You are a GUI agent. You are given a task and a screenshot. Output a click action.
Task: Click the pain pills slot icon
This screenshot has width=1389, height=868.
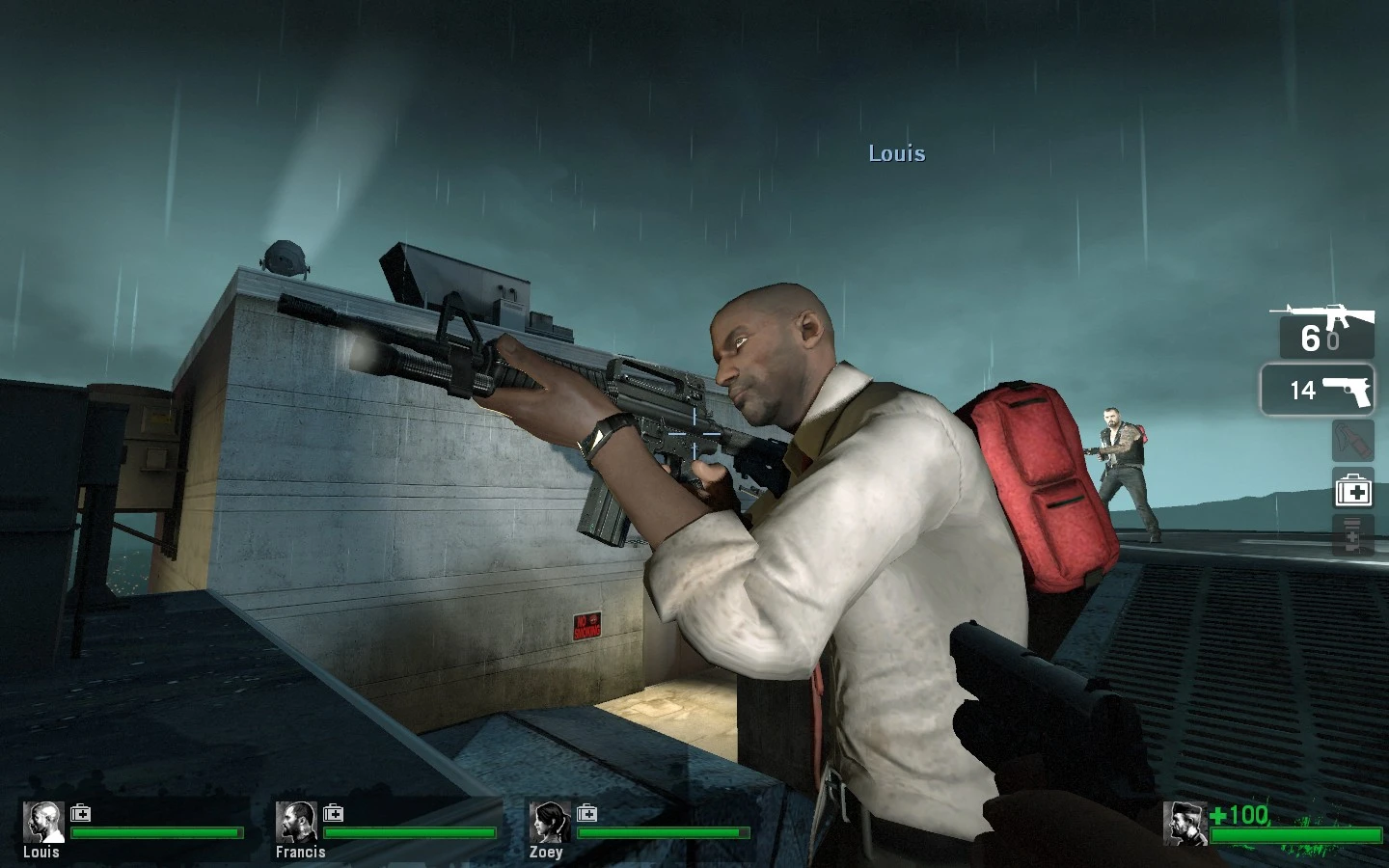1351,534
